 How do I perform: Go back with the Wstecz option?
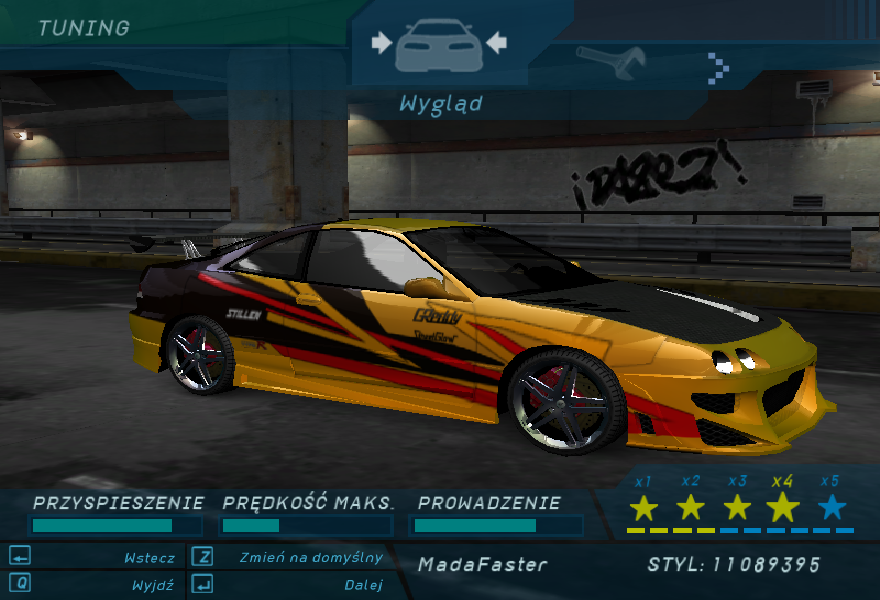pos(149,558)
